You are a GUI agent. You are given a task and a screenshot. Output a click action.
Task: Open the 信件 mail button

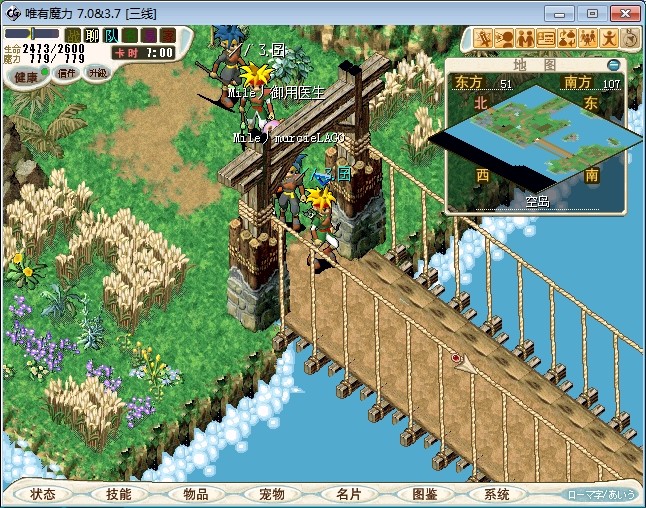point(67,73)
